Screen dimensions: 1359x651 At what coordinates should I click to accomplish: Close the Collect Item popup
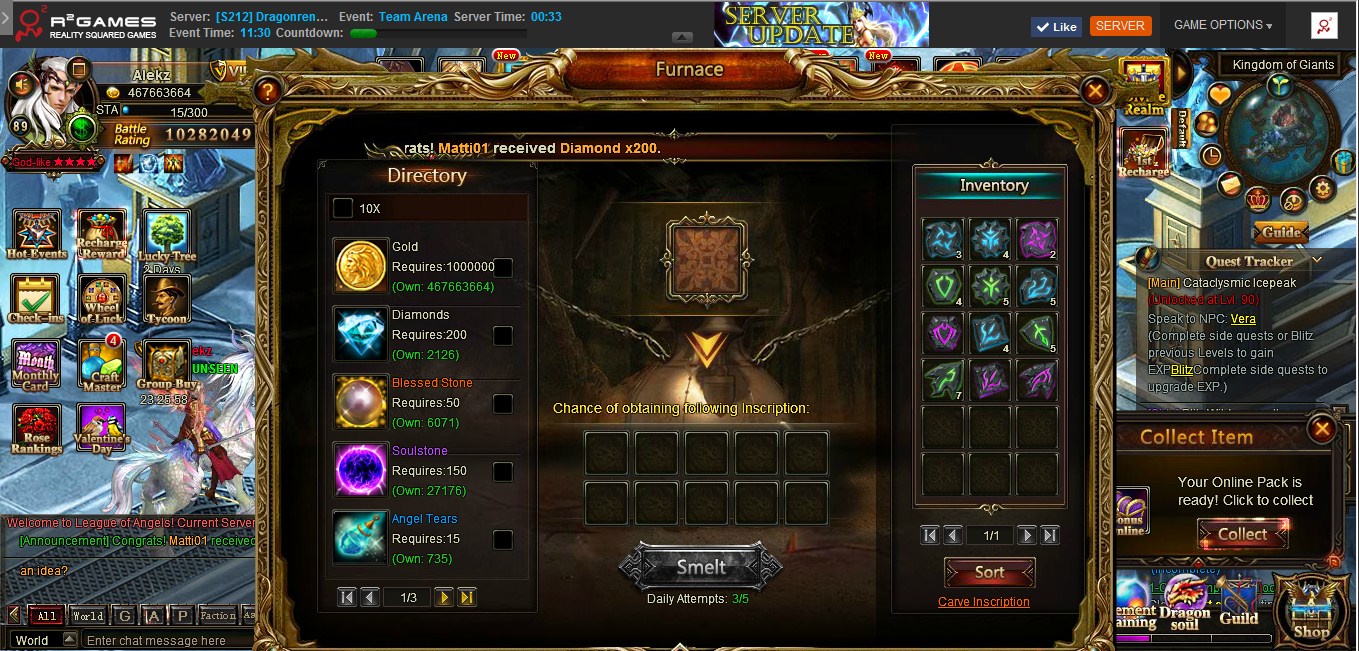point(1322,430)
